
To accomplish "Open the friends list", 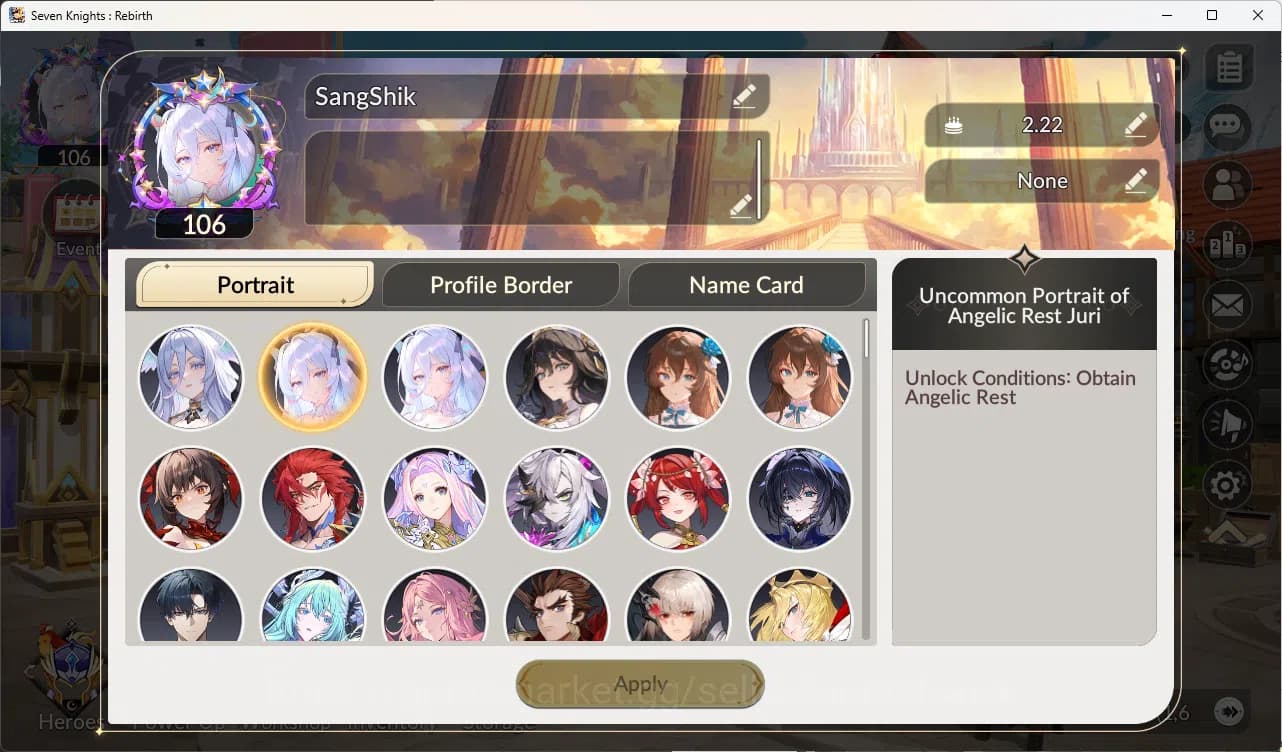I will 1228,186.
